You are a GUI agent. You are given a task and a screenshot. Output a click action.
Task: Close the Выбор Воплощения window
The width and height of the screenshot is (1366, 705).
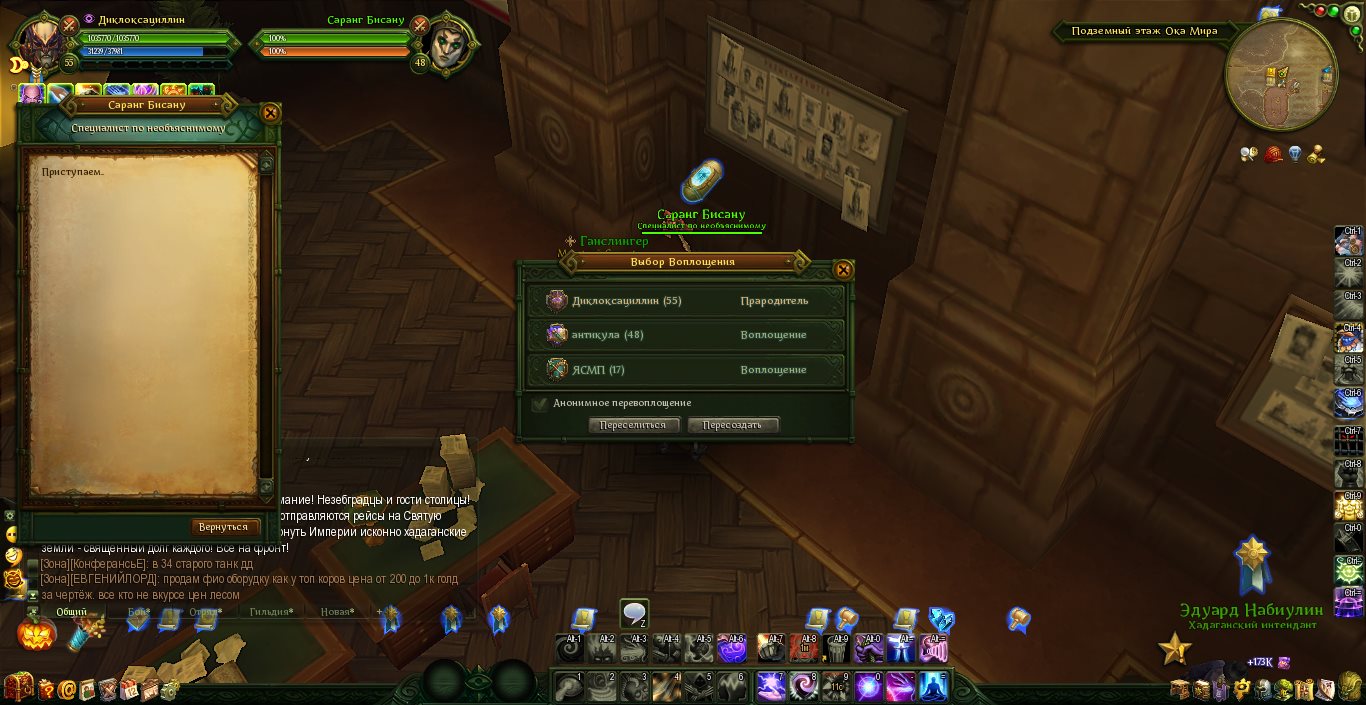pos(843,269)
